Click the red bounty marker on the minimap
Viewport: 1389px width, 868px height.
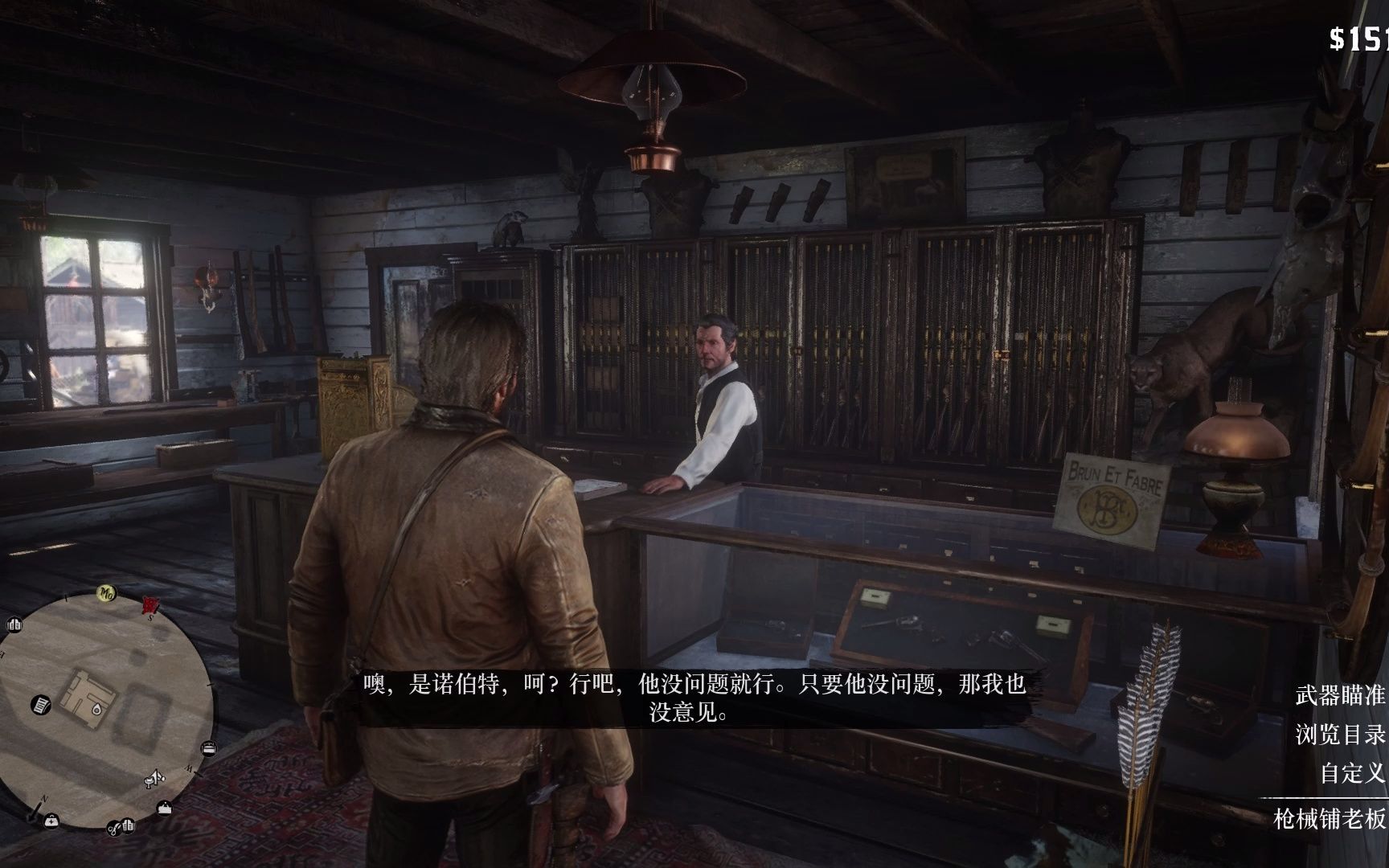click(x=150, y=605)
